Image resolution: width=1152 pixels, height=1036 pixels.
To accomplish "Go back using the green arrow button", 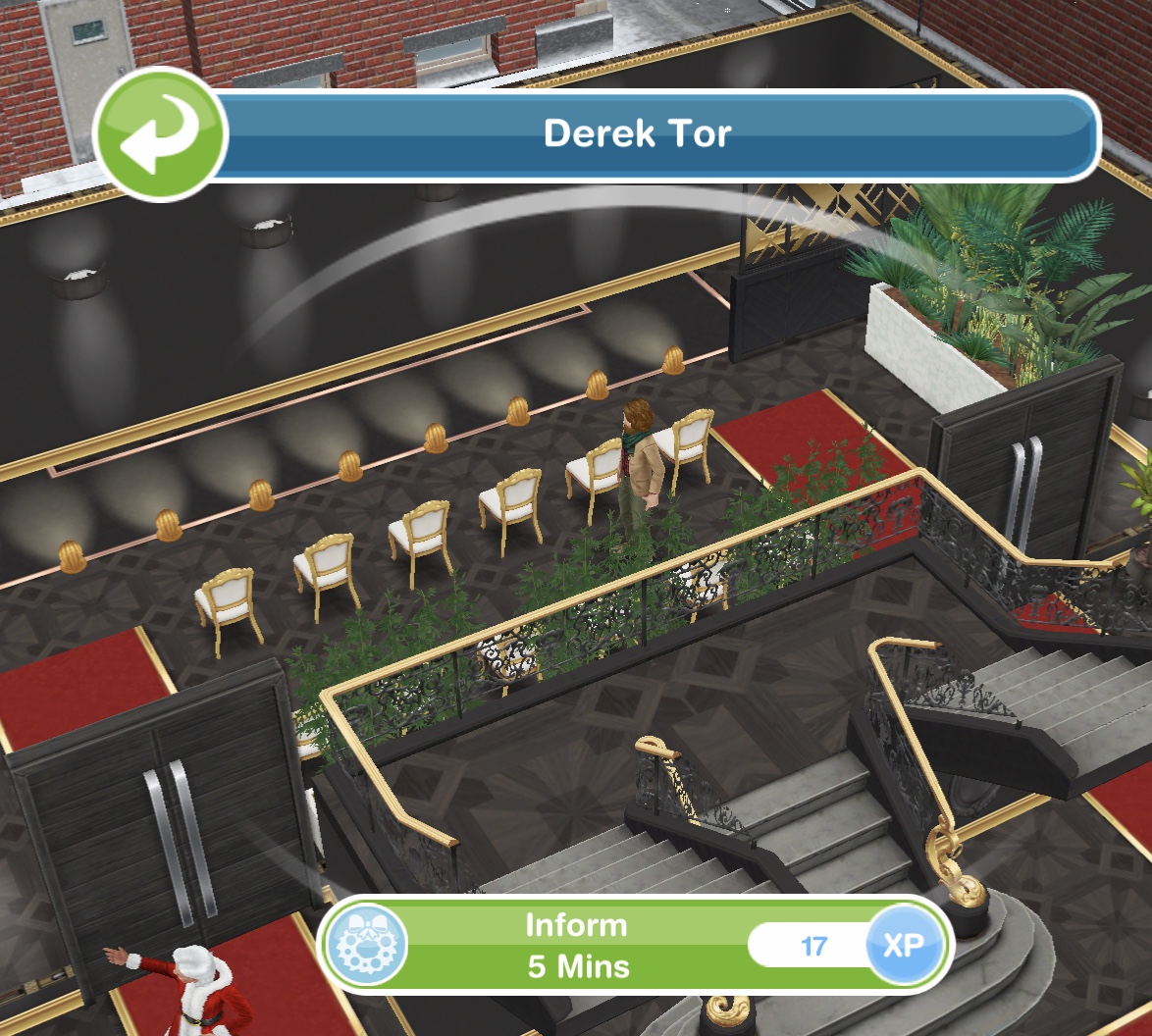I will click(161, 135).
